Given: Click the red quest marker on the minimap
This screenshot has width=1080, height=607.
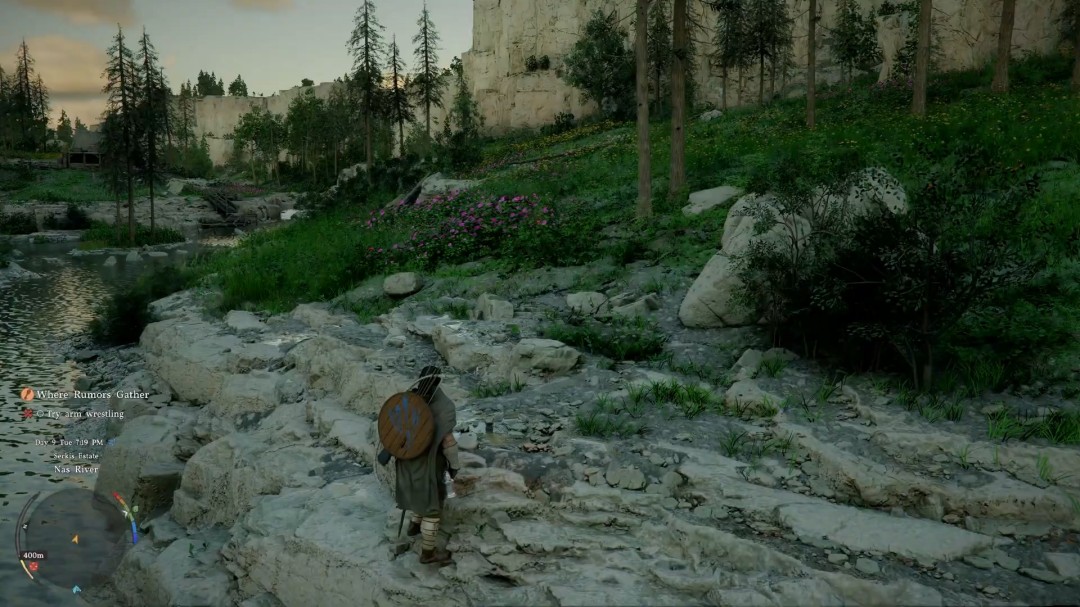Looking at the screenshot, I should 32,567.
